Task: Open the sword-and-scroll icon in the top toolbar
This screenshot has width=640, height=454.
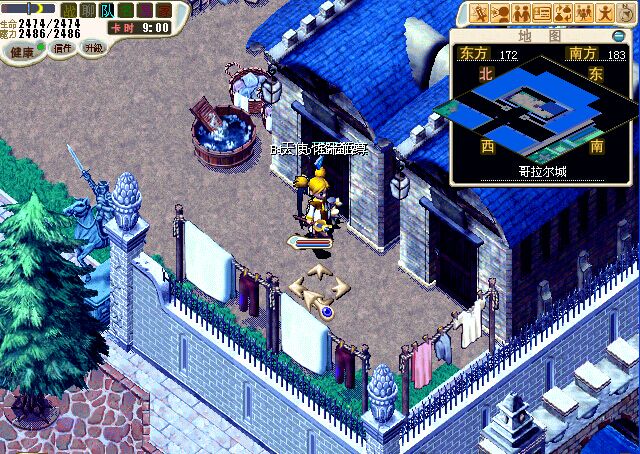Action: [479, 14]
